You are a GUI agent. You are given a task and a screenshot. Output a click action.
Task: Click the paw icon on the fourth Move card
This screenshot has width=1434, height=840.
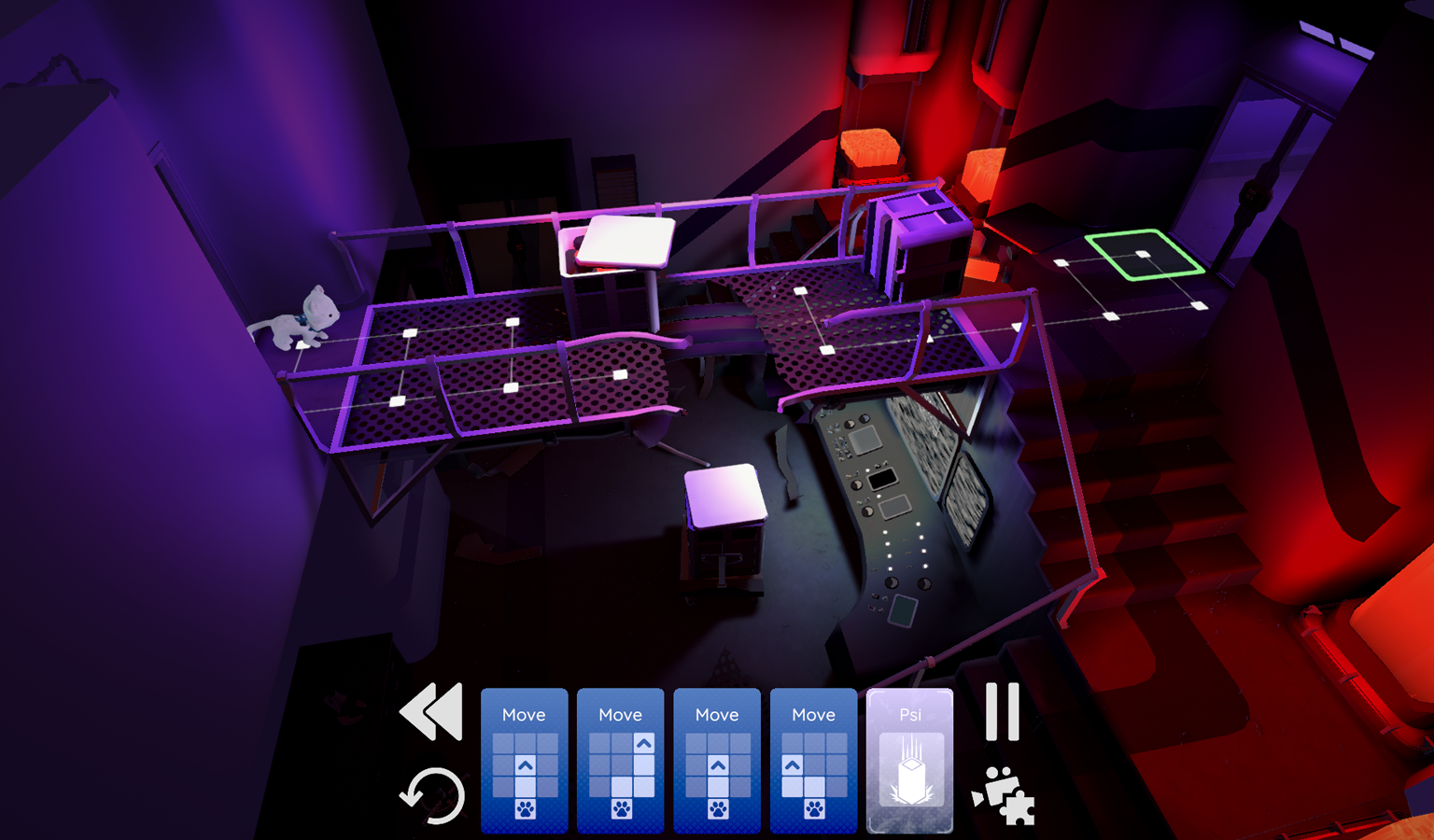pyautogui.click(x=814, y=810)
